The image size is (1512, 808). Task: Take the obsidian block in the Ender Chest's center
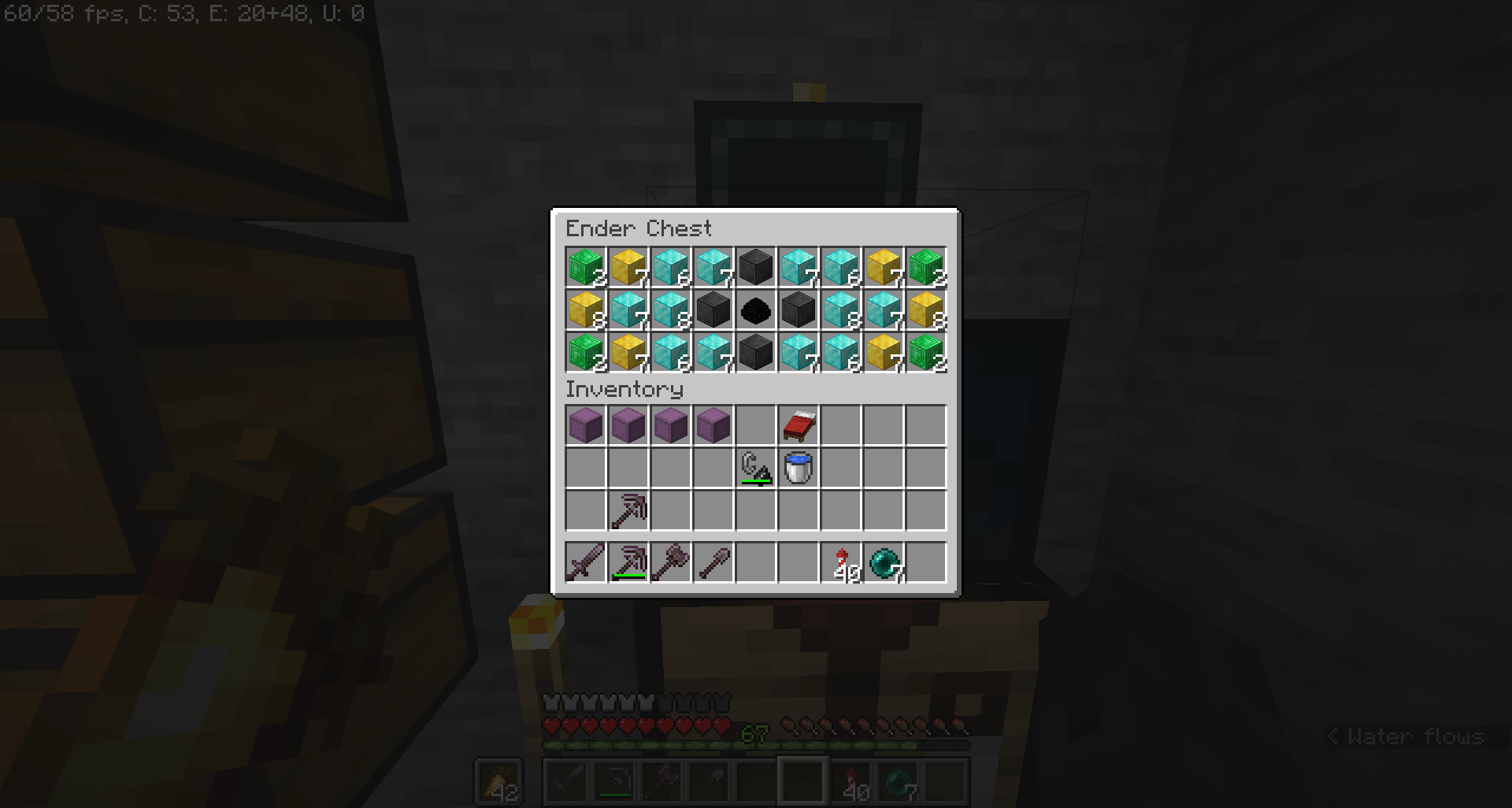click(x=756, y=310)
